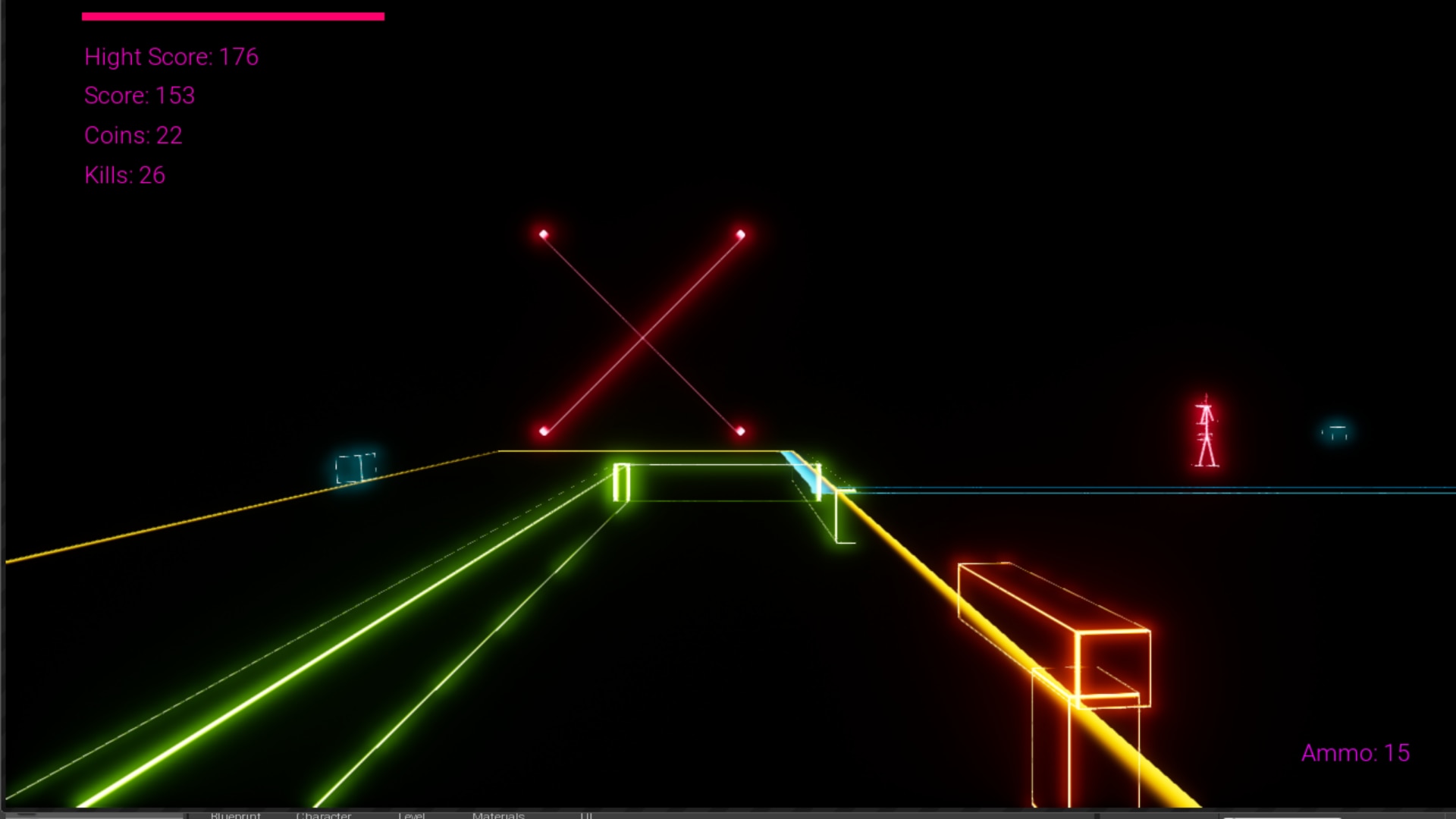Click the Kills: 26 counter
Image resolution: width=1456 pixels, height=819 pixels.
click(x=124, y=175)
